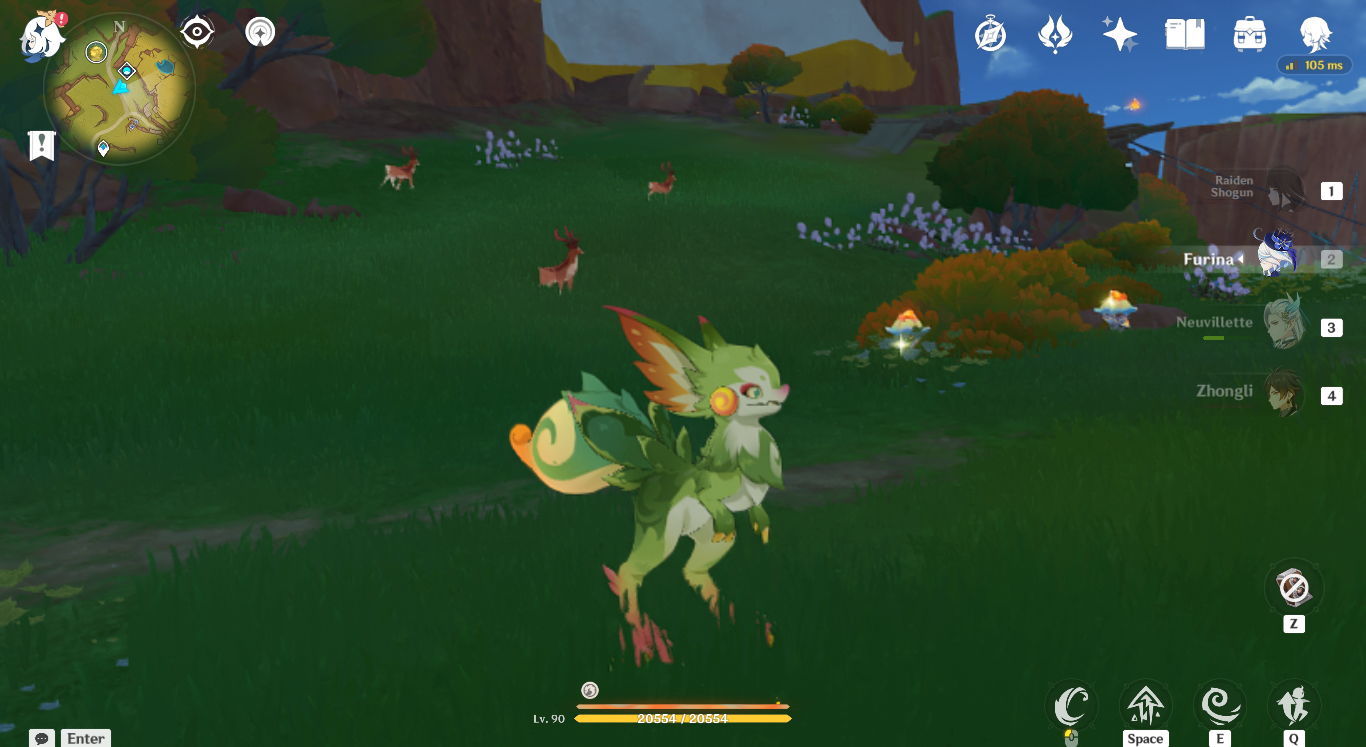This screenshot has width=1366, height=747.
Task: Open the backpack Inventory
Action: (x=1249, y=35)
